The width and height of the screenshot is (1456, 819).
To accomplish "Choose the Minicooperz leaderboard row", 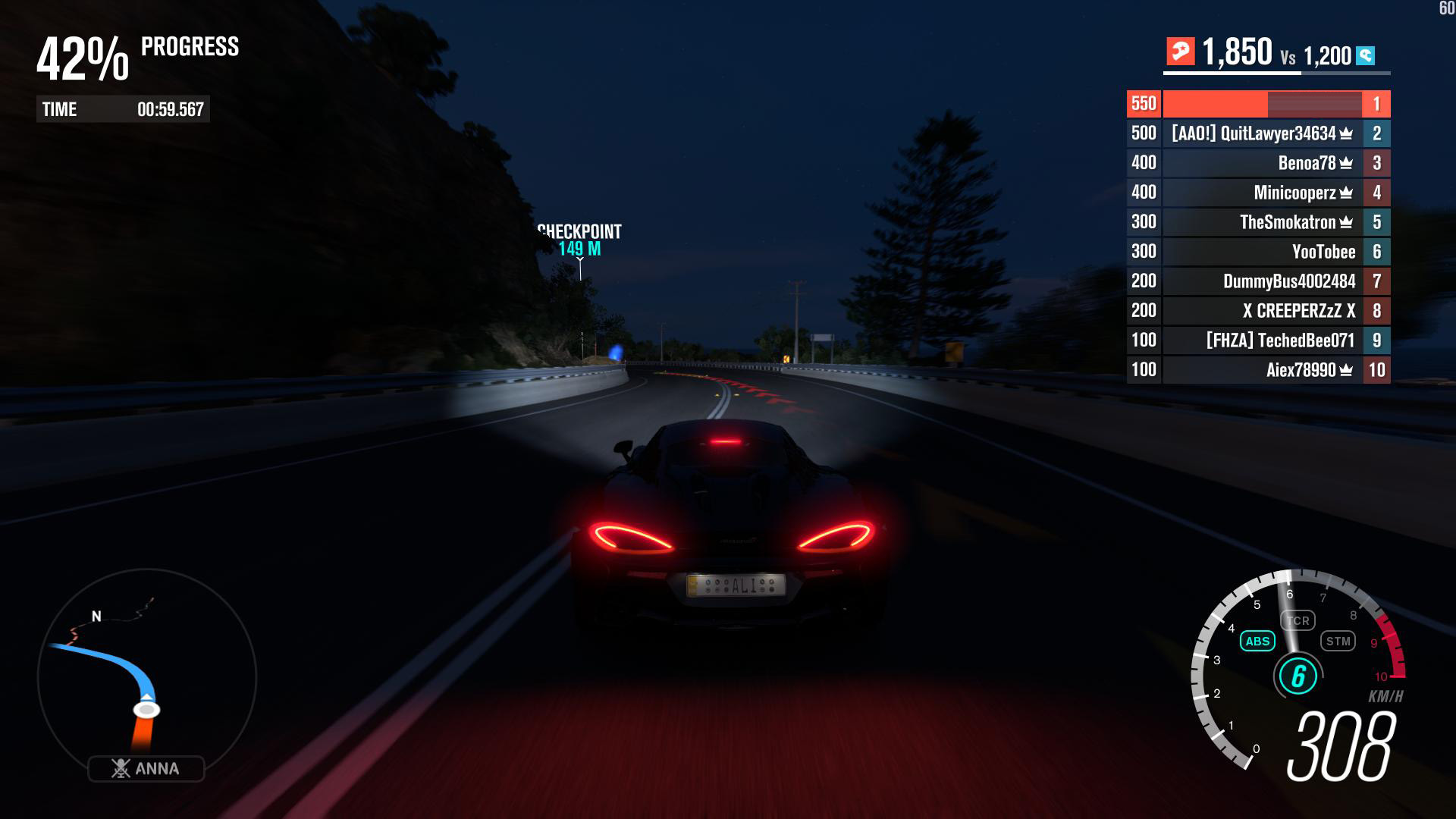I will (x=1259, y=193).
